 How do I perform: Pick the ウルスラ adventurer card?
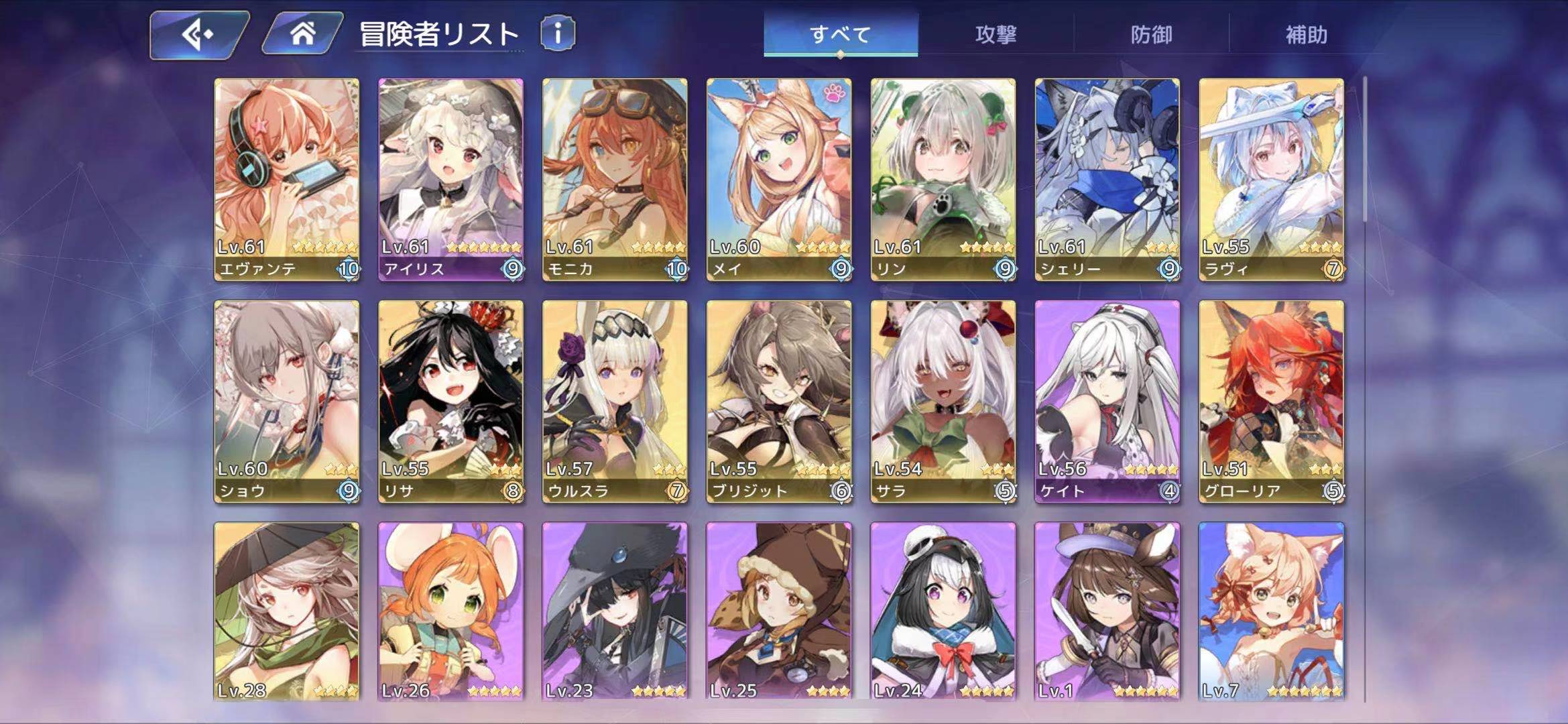(615, 401)
